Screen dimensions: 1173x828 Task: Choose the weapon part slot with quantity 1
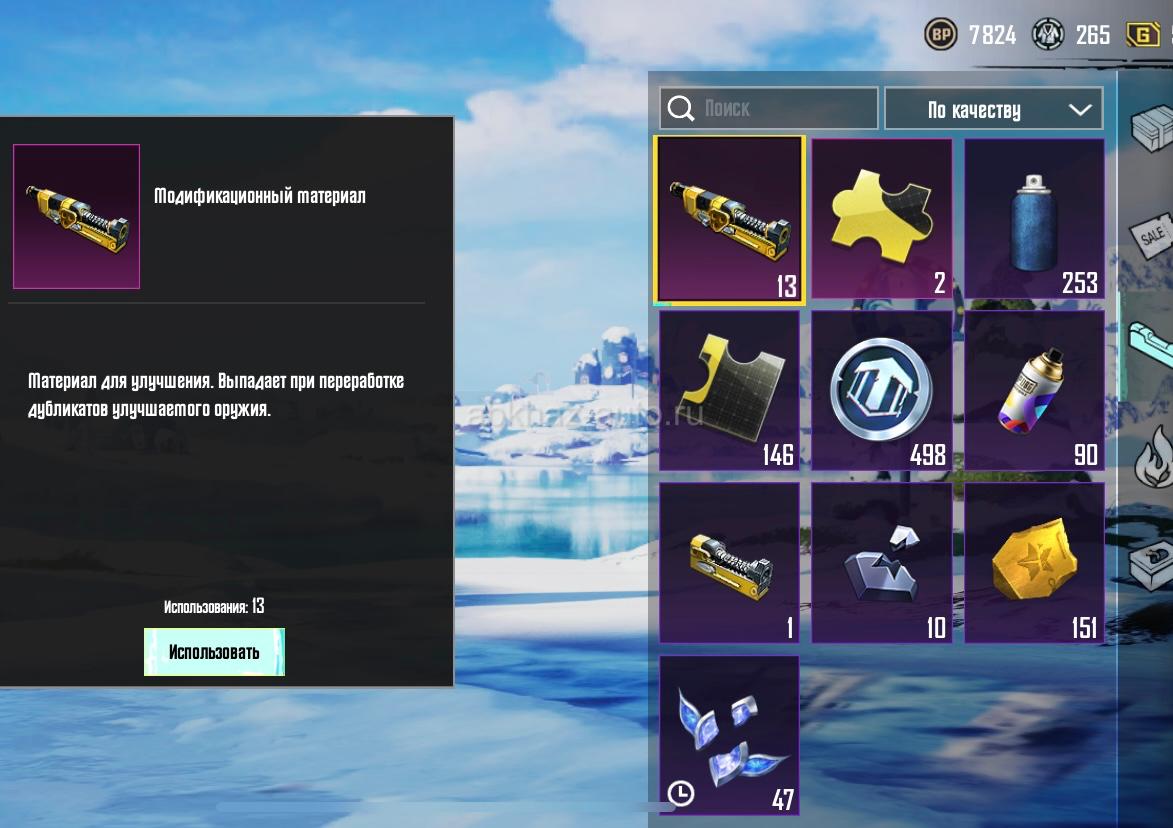[729, 562]
